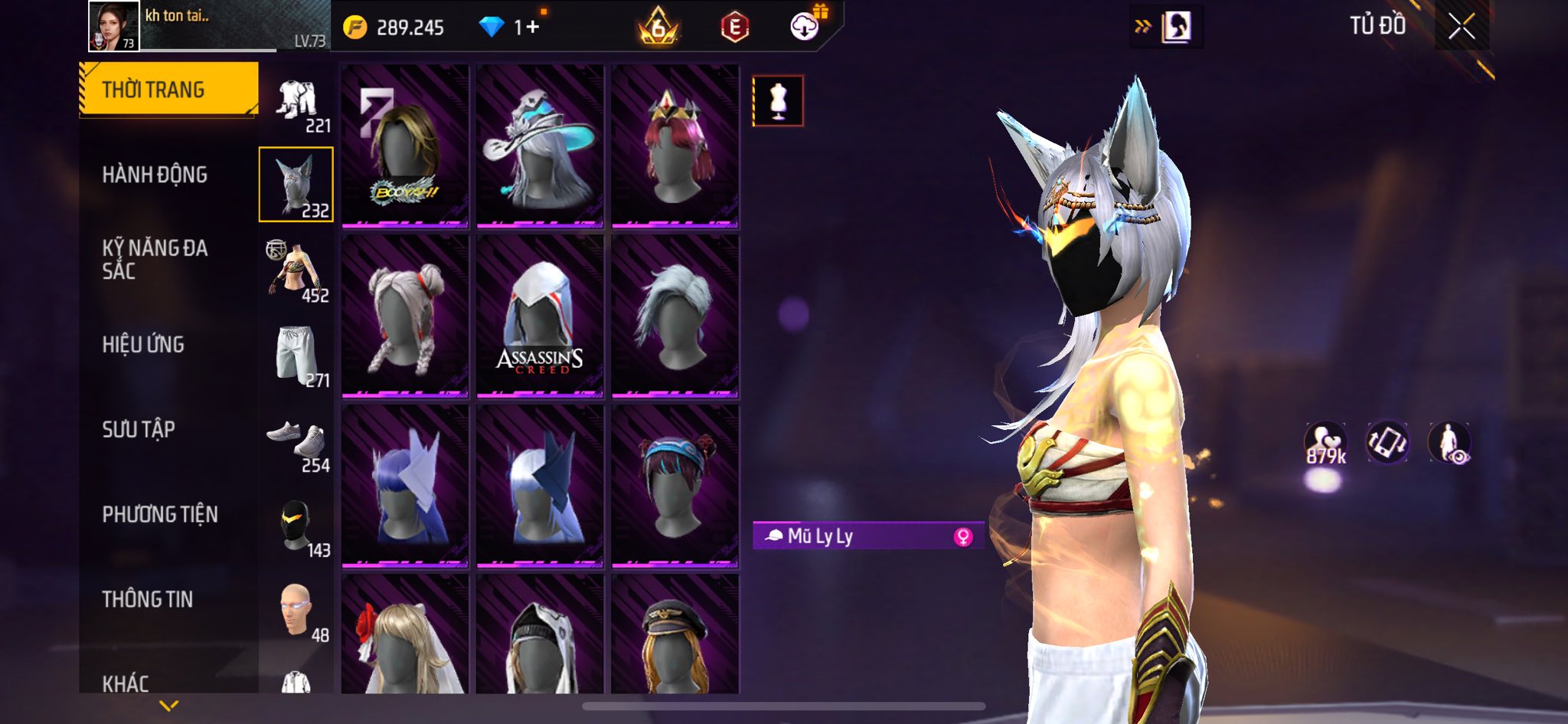Viewport: 1568px width, 724px height.
Task: Pick the white wide-brim hat with blue trim
Action: (540, 146)
